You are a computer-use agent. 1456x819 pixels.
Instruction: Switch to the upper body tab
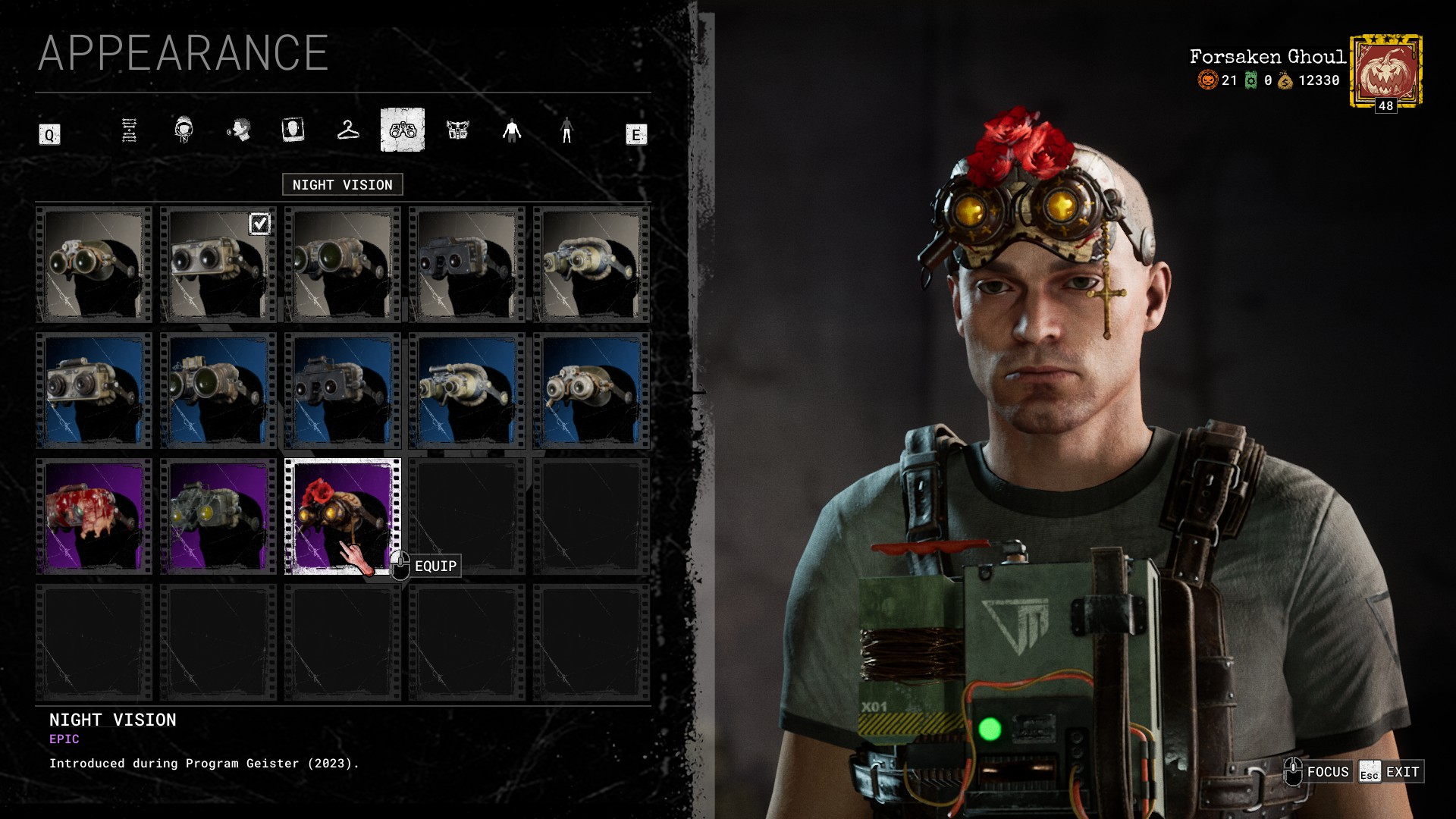[x=512, y=130]
